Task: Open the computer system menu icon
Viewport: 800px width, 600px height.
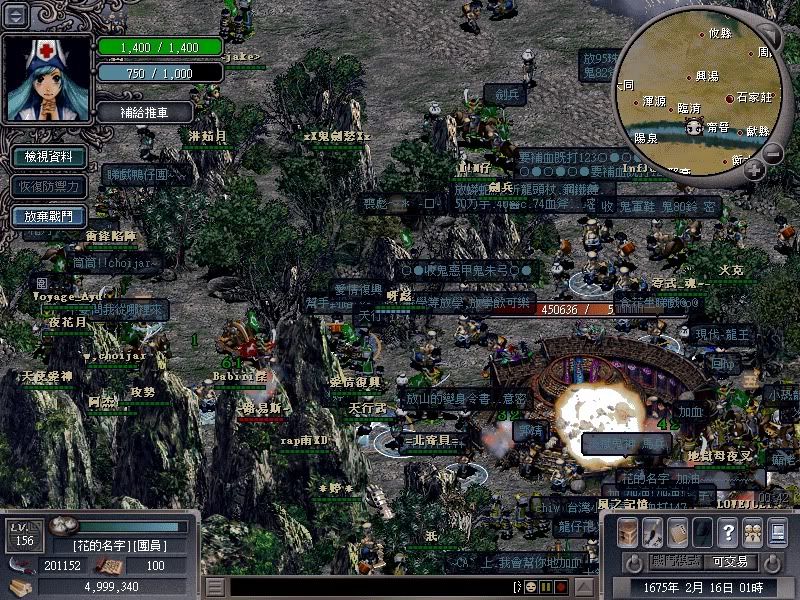Action: [778, 531]
